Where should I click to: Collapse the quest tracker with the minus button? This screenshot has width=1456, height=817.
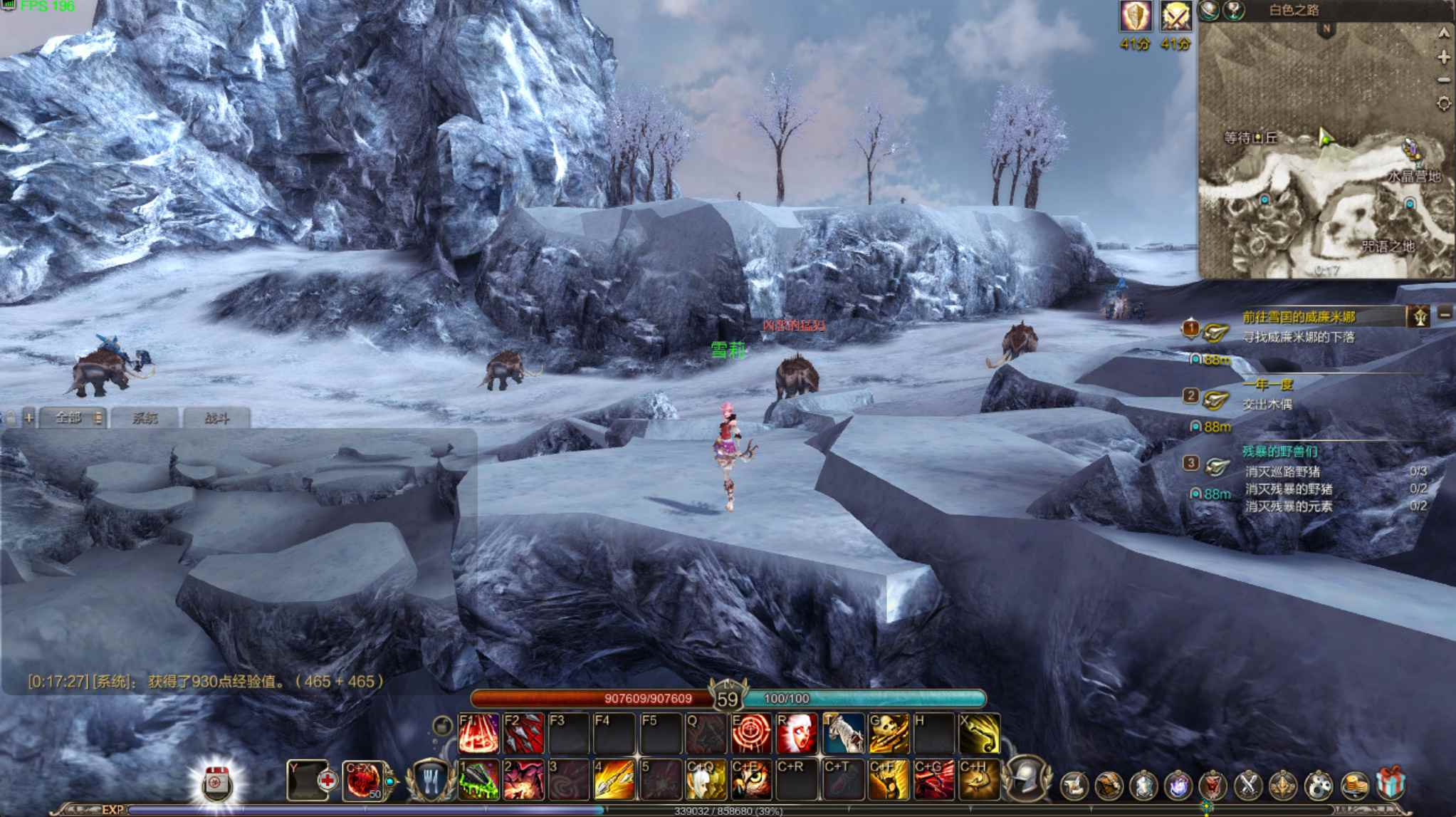point(1445,314)
